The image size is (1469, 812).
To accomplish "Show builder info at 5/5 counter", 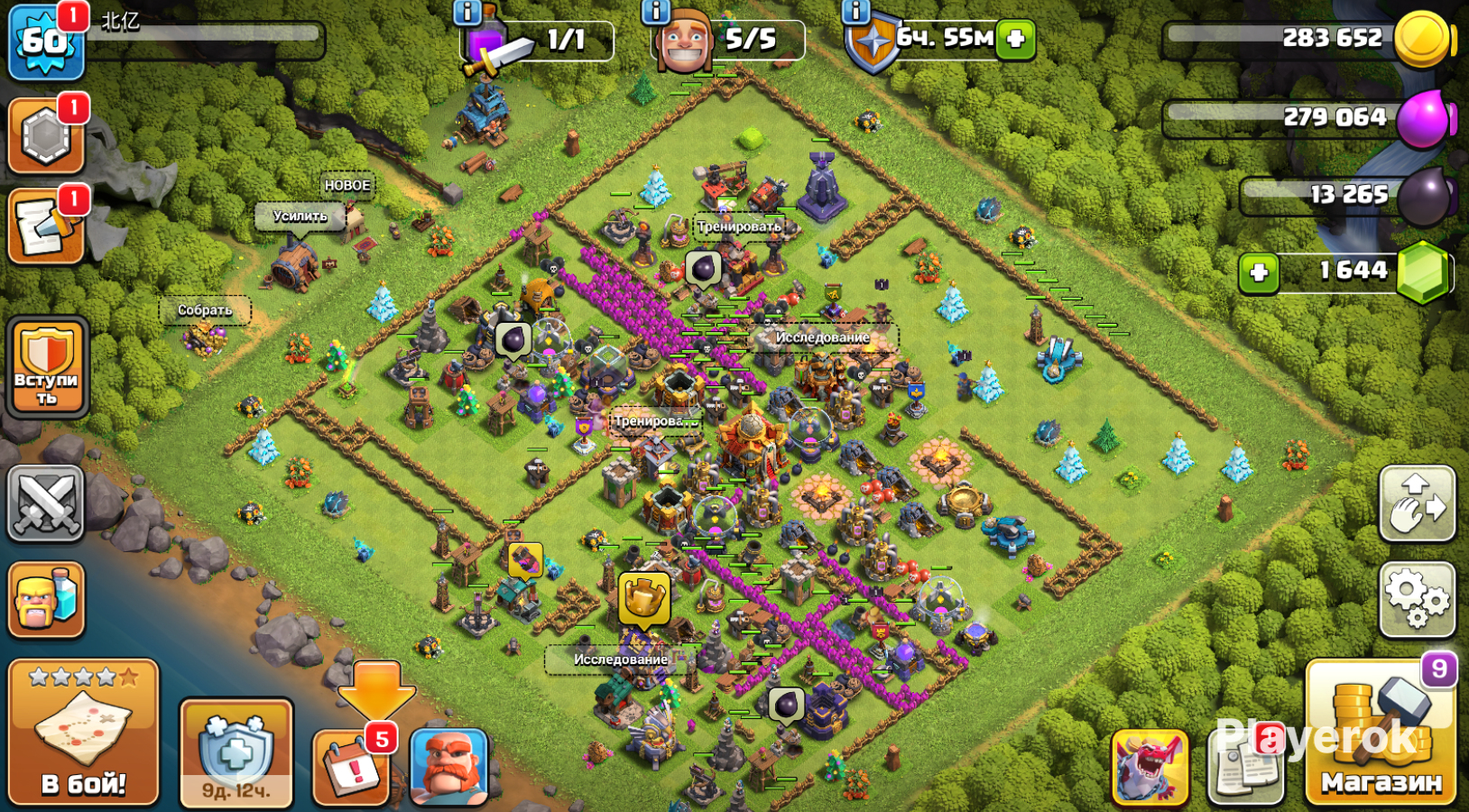I will click(x=655, y=12).
